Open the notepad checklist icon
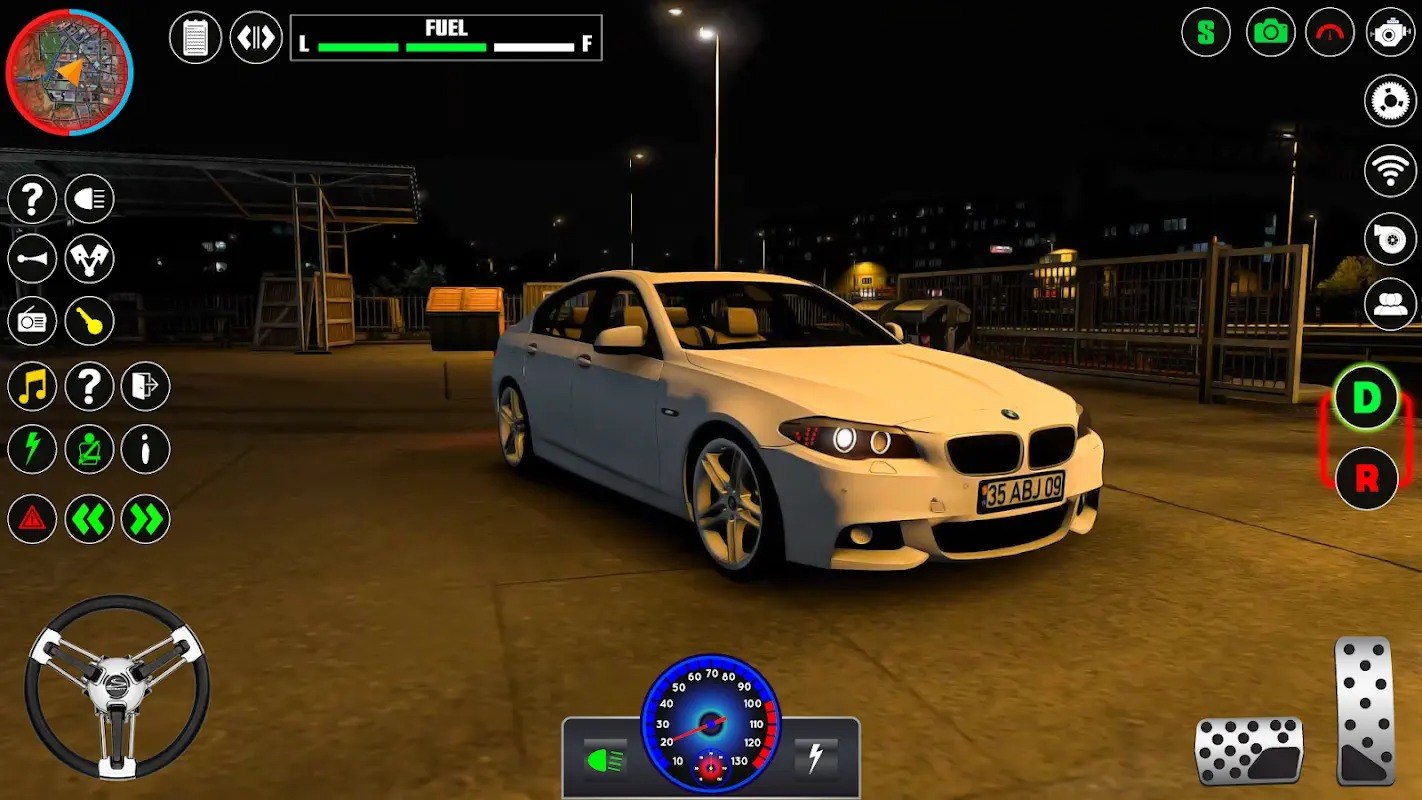The width and height of the screenshot is (1422, 800). pyautogui.click(x=196, y=38)
